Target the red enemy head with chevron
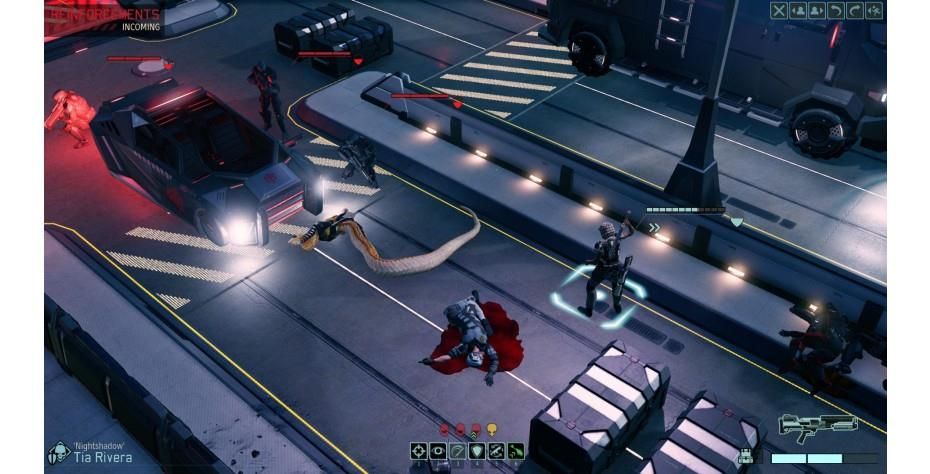The image size is (930, 474). pyautogui.click(x=476, y=430)
